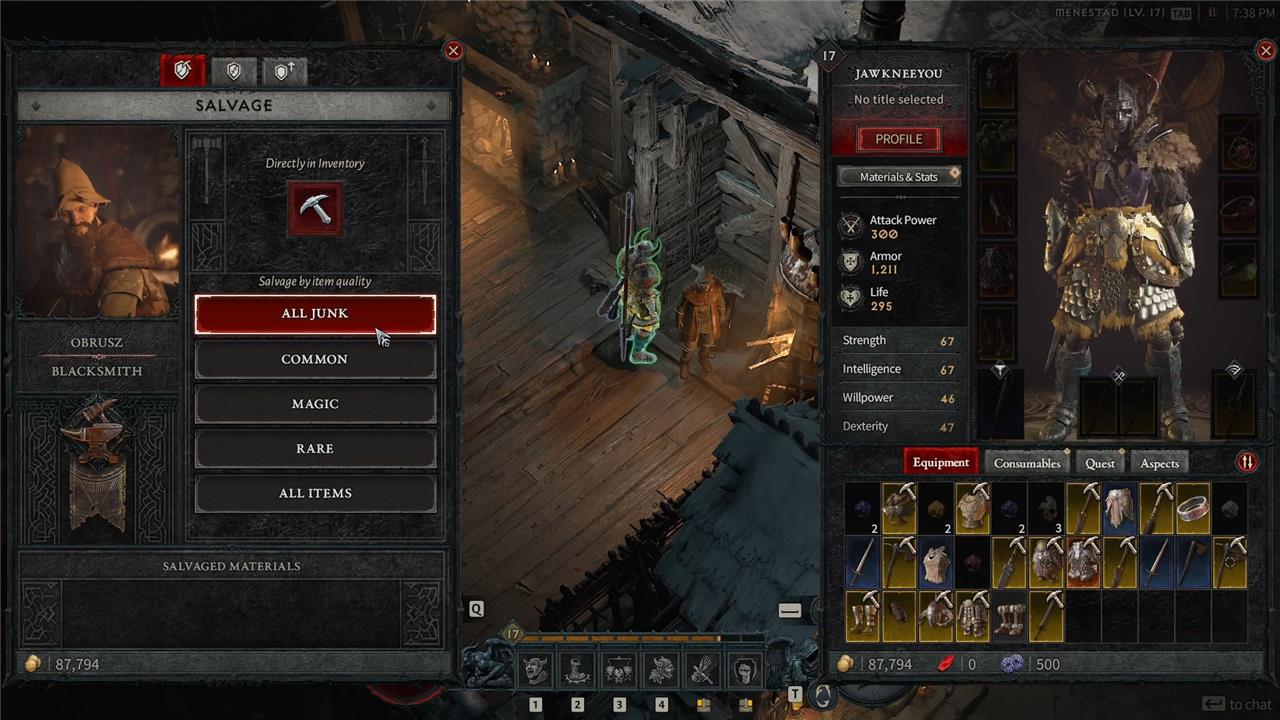This screenshot has width=1280, height=720.
Task: Switch to the Aspects tab
Action: (1159, 463)
